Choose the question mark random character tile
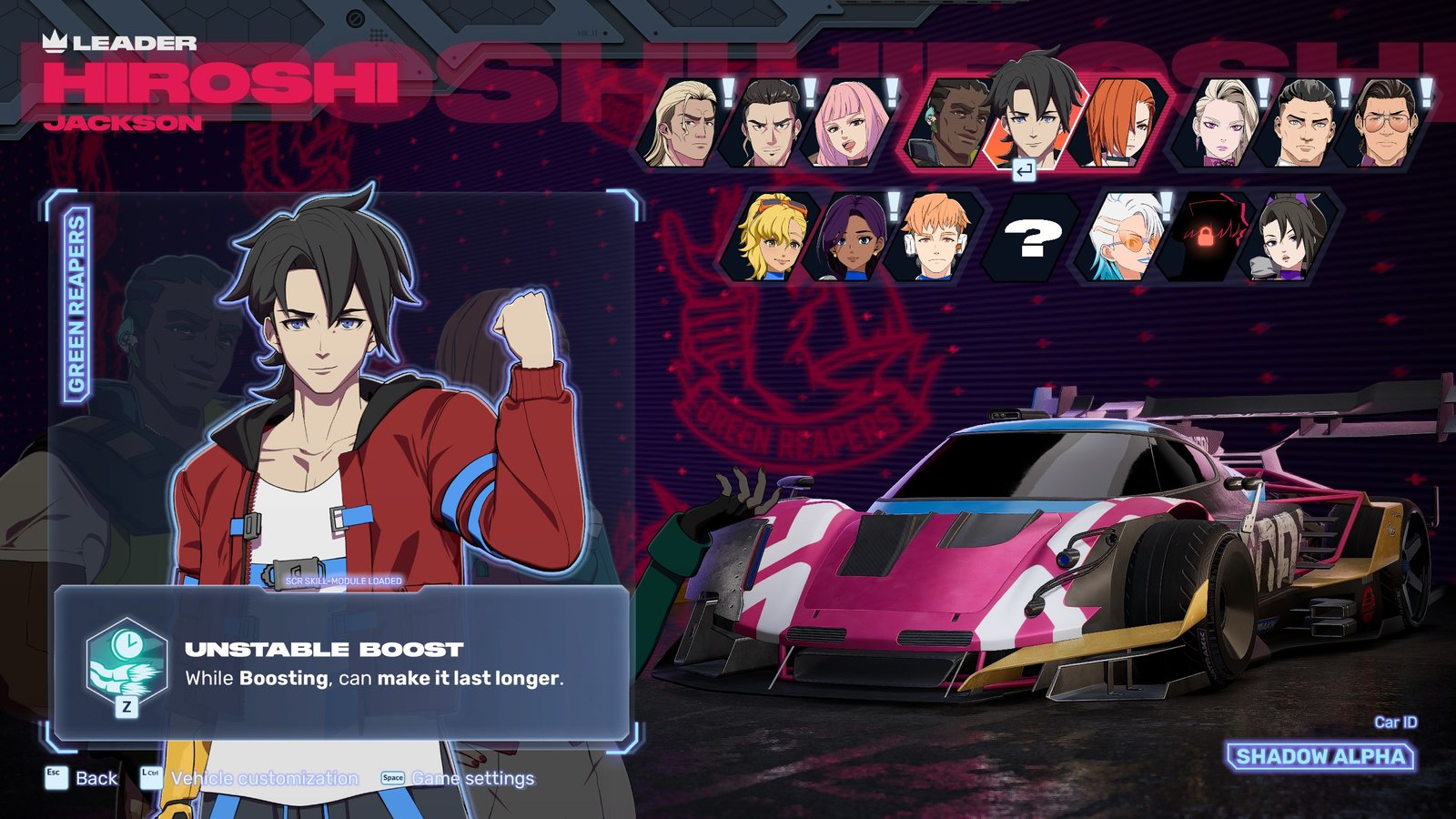The height and width of the screenshot is (819, 1456). point(1032,238)
